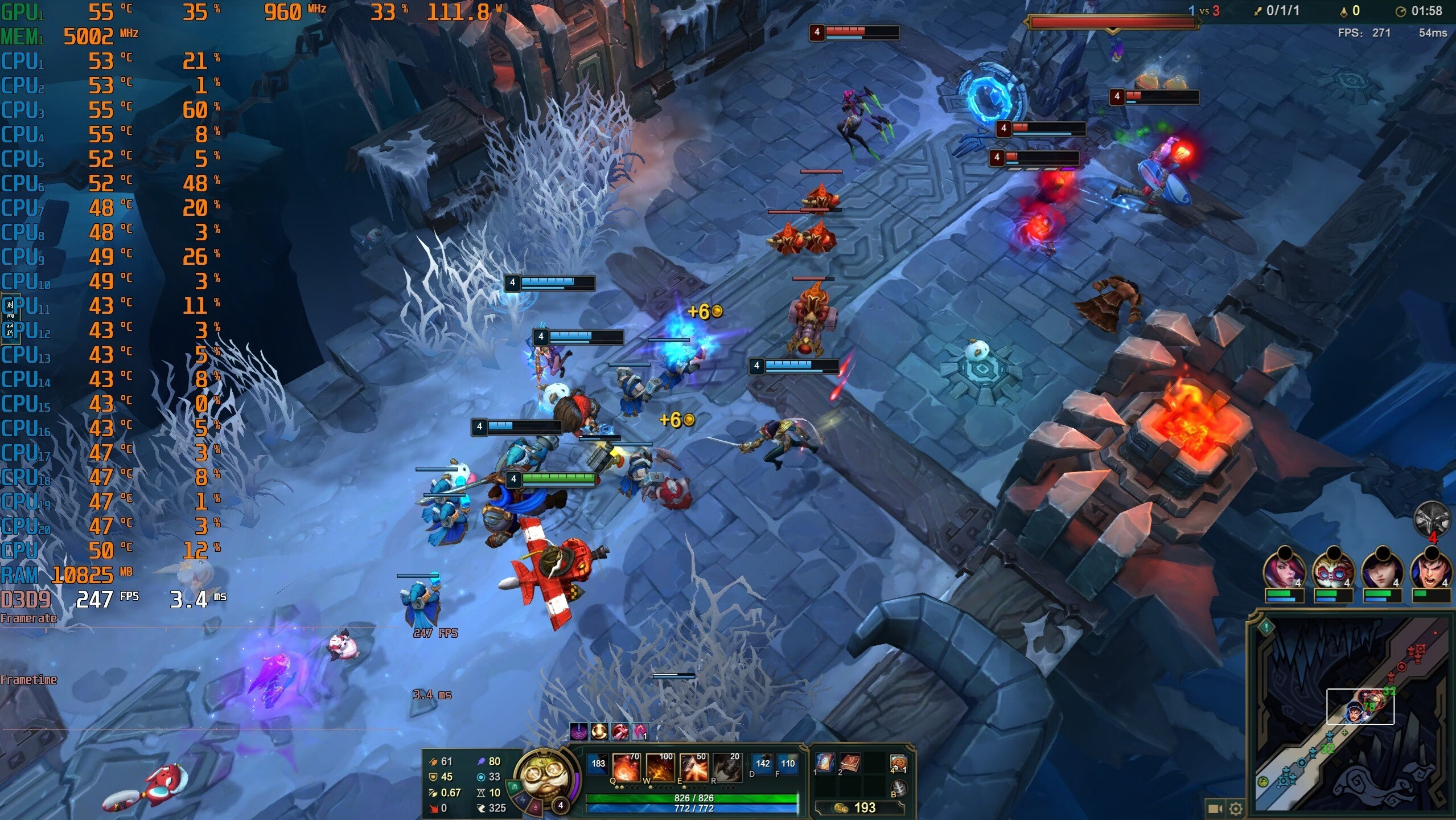Image resolution: width=1456 pixels, height=820 pixels.
Task: Activate the Q fire ability
Action: coord(625,768)
